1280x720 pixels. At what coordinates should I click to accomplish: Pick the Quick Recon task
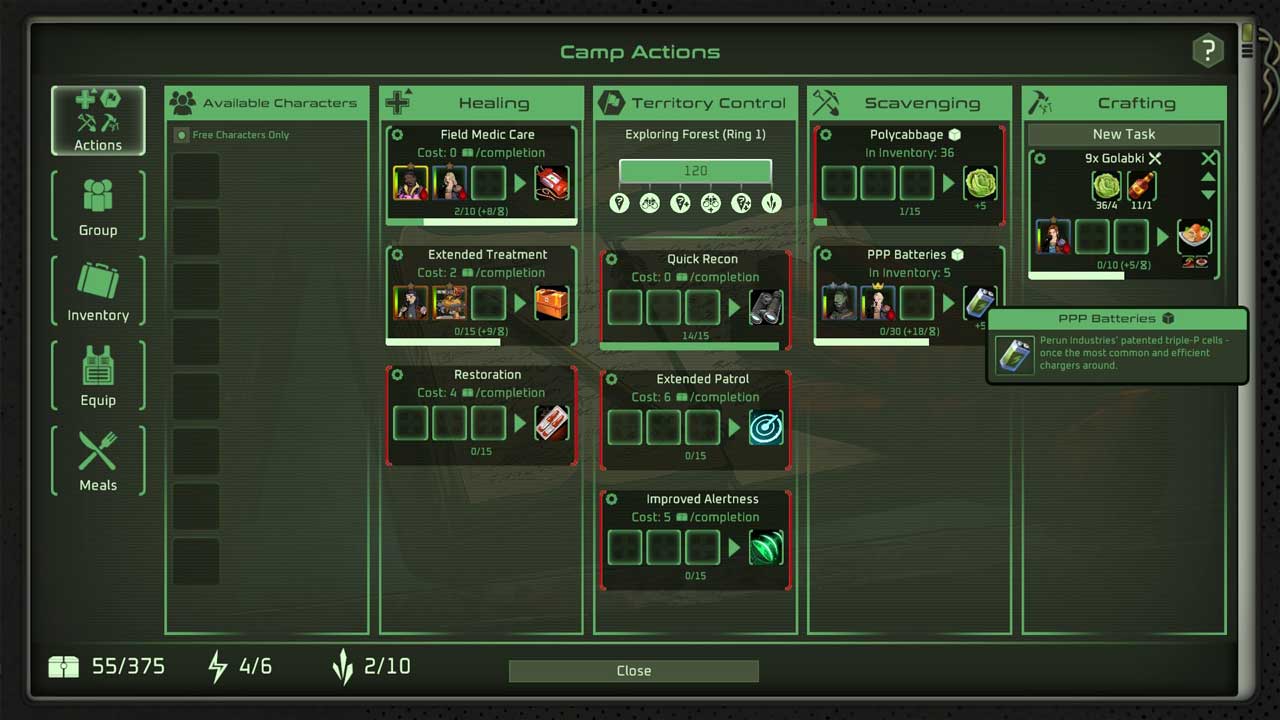pyautogui.click(x=702, y=259)
